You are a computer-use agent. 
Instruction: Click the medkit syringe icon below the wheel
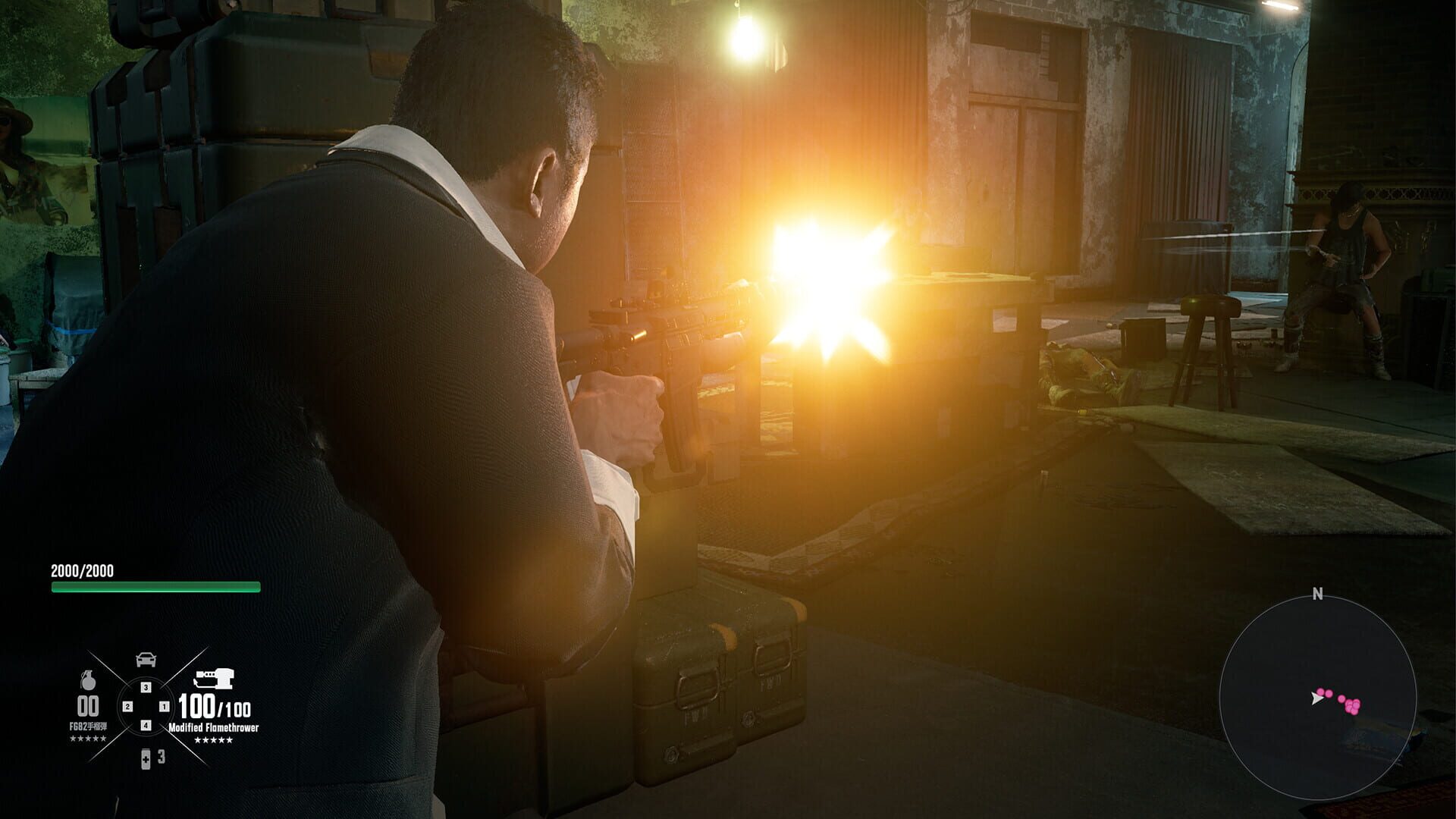pyautogui.click(x=145, y=759)
